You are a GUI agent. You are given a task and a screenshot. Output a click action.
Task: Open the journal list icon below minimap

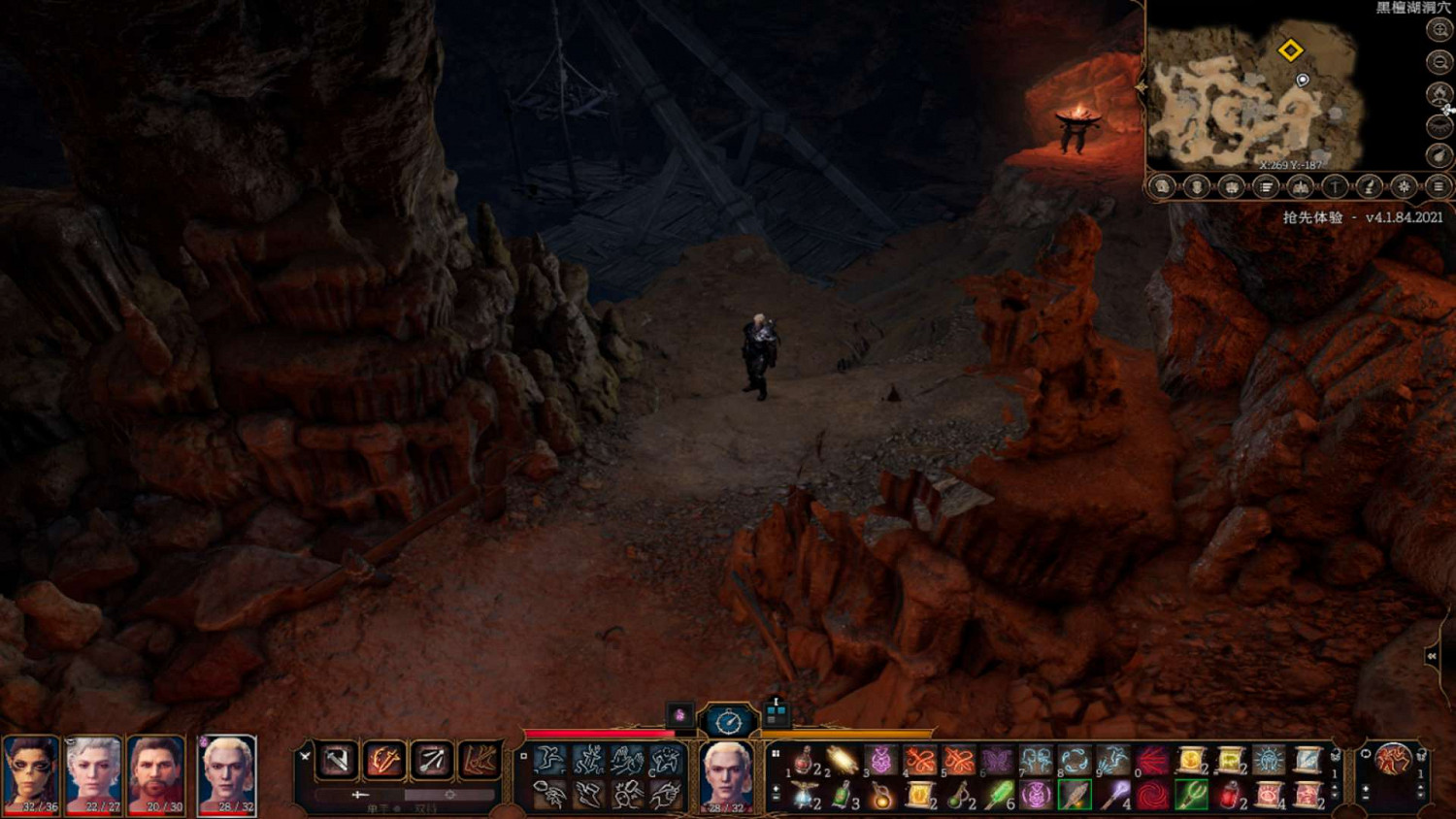coord(1266,186)
